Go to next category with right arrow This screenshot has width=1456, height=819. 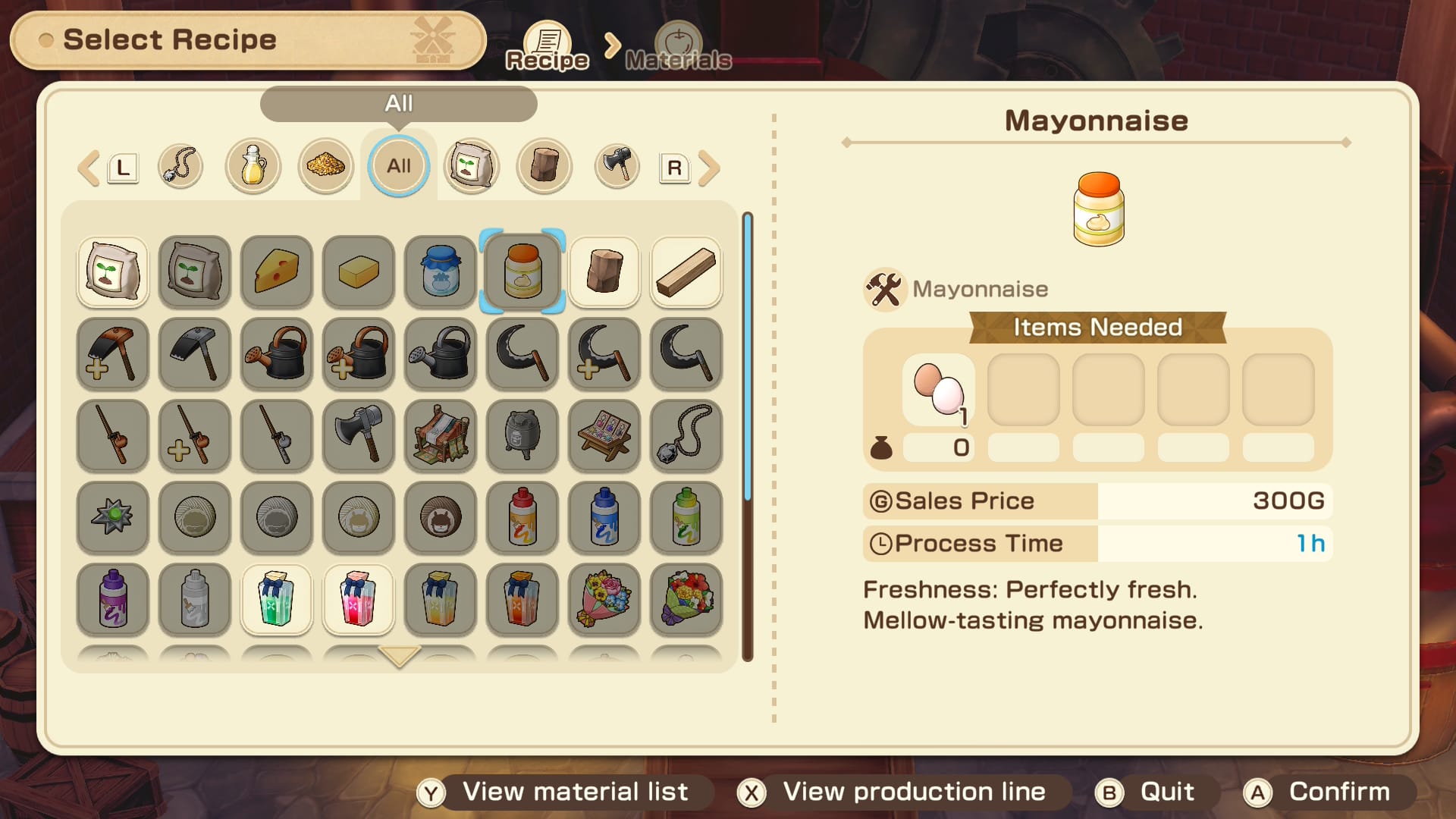click(x=709, y=168)
